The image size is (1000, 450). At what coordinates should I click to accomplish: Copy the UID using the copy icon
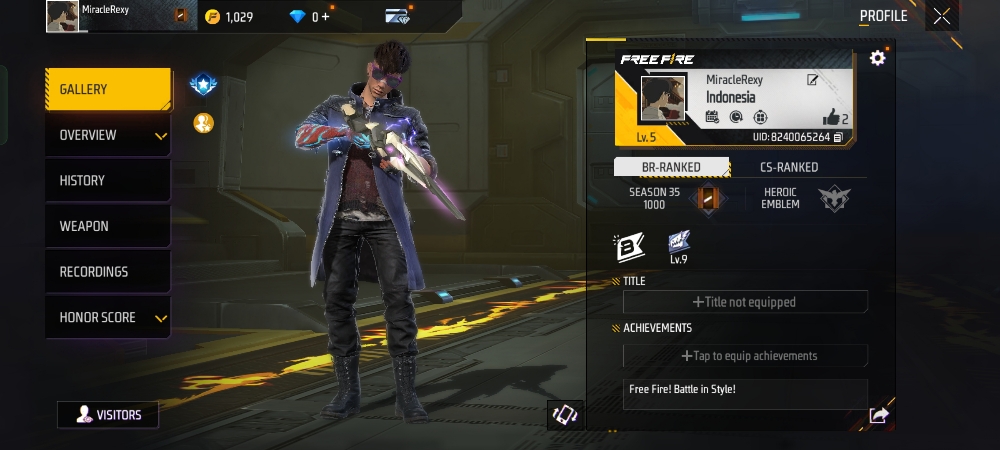coord(838,137)
